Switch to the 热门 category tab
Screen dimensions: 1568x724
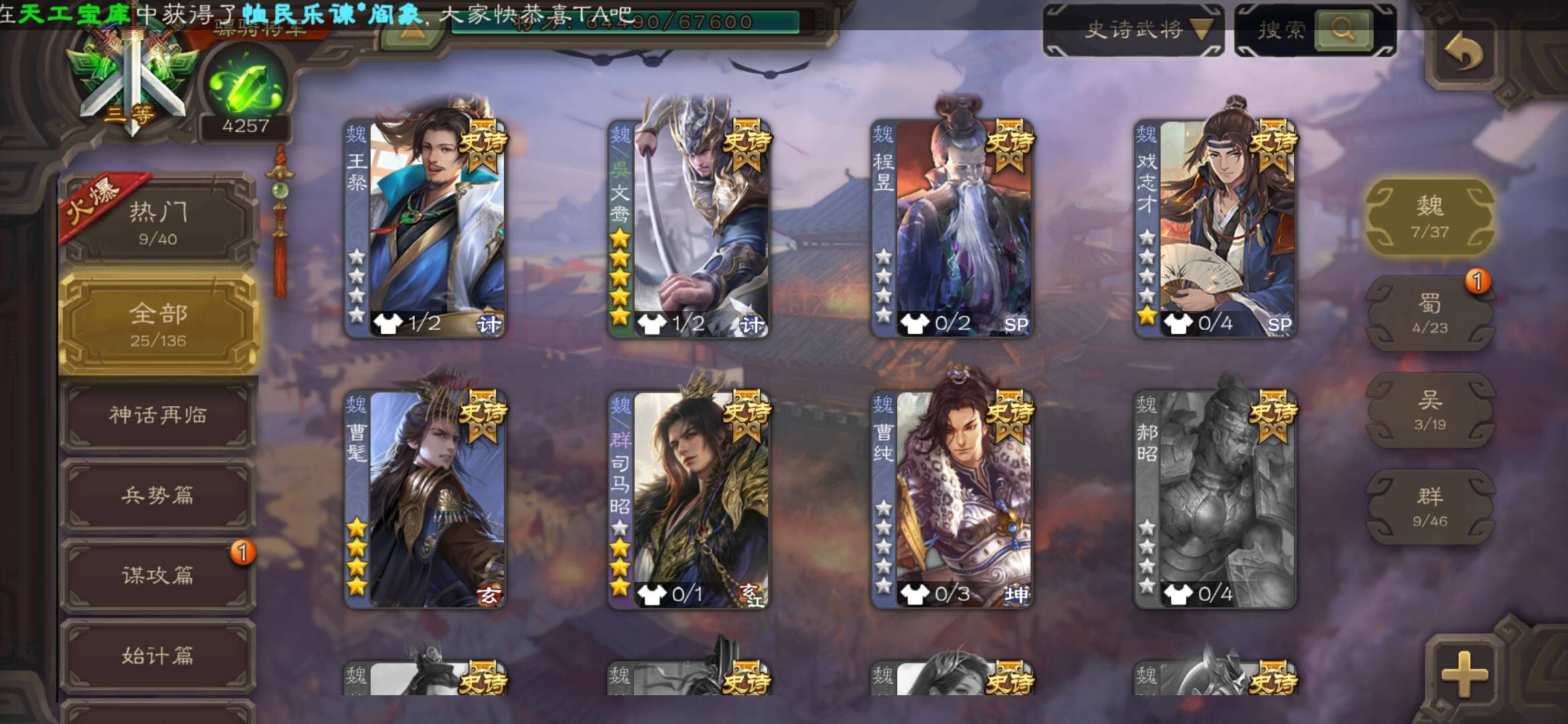click(x=158, y=223)
